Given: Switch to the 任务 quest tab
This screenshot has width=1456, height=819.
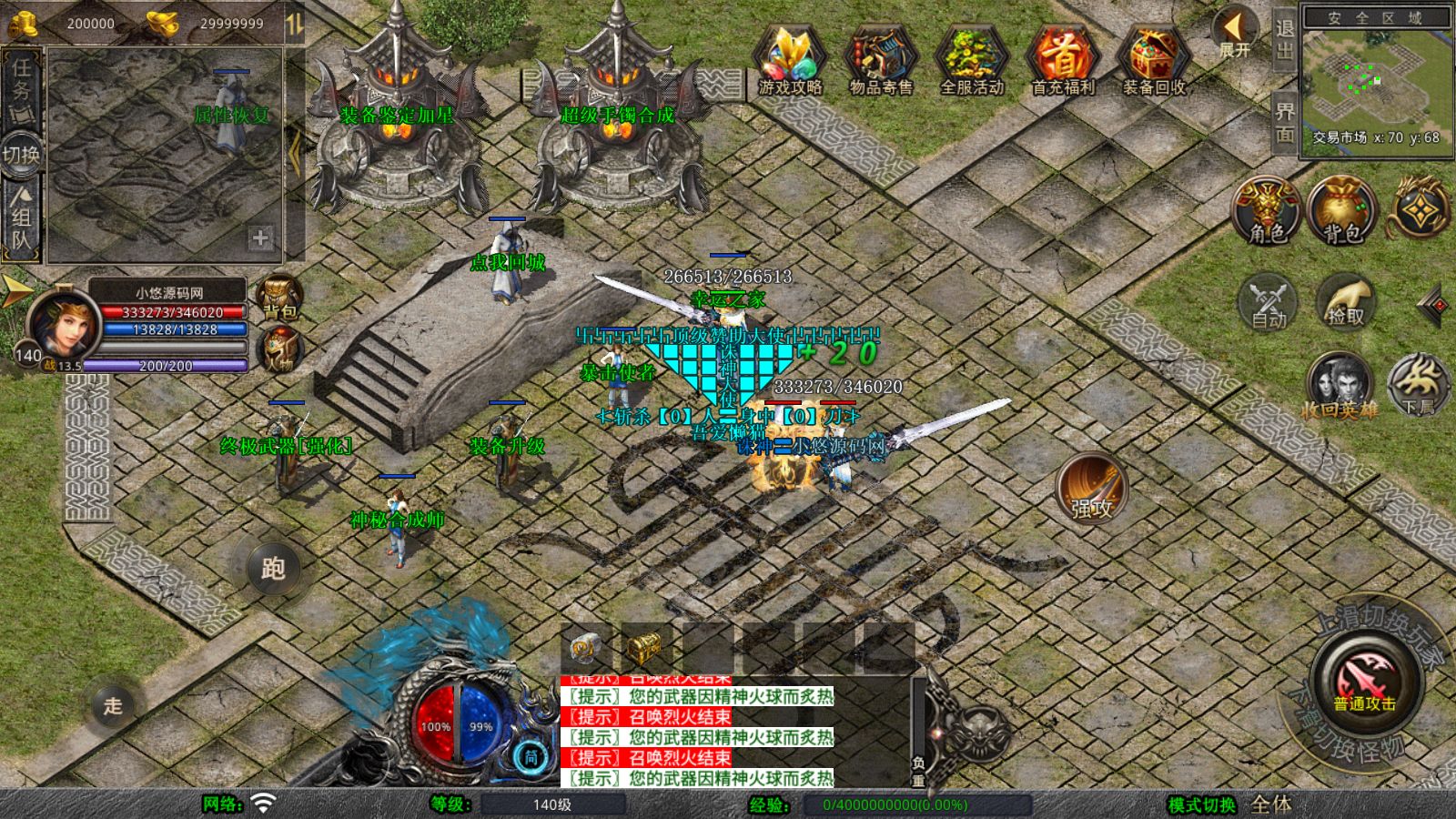Looking at the screenshot, I should (x=21, y=86).
